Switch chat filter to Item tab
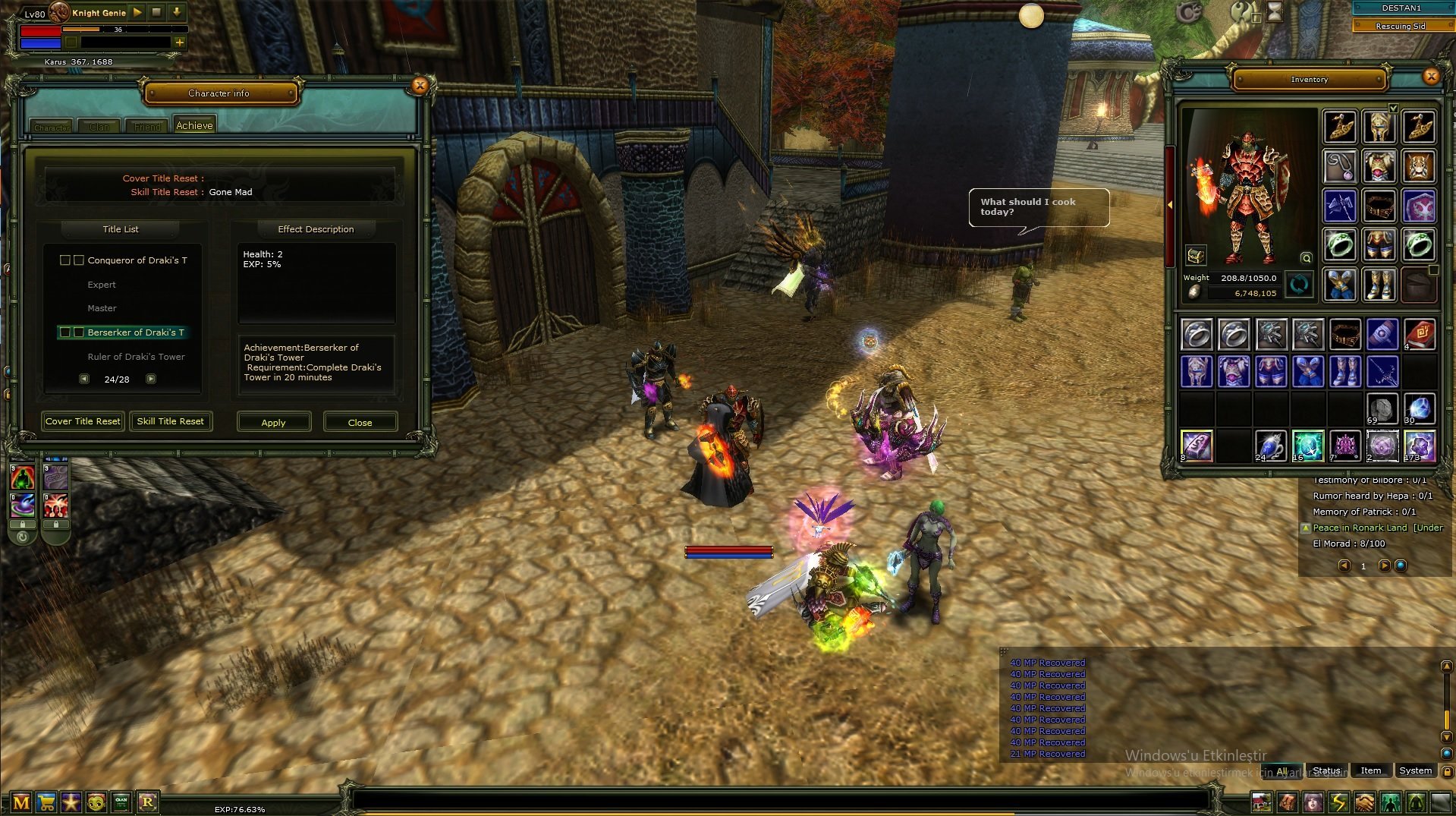The image size is (1456, 816). (x=1370, y=770)
